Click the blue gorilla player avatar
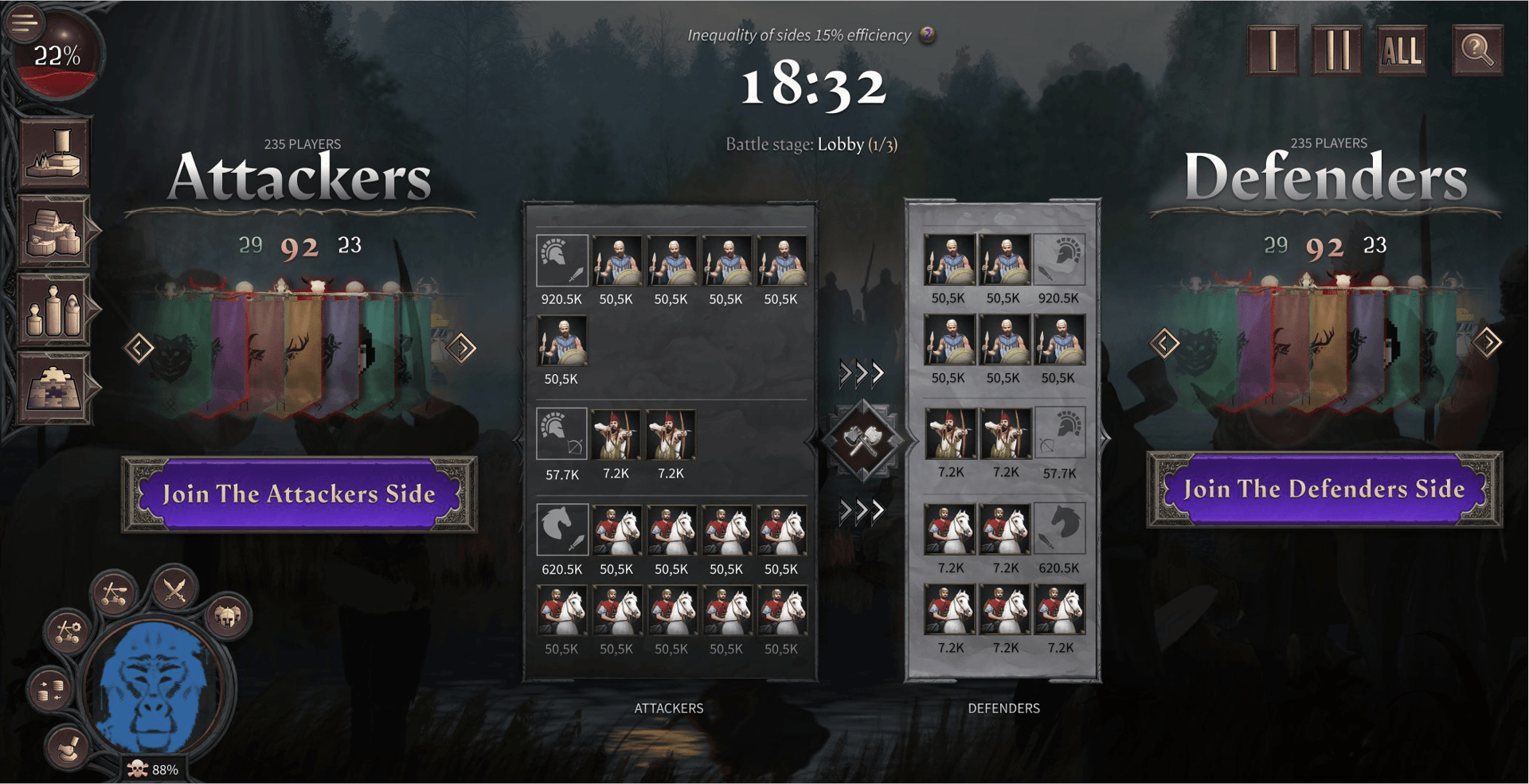1529x784 pixels. [157, 686]
